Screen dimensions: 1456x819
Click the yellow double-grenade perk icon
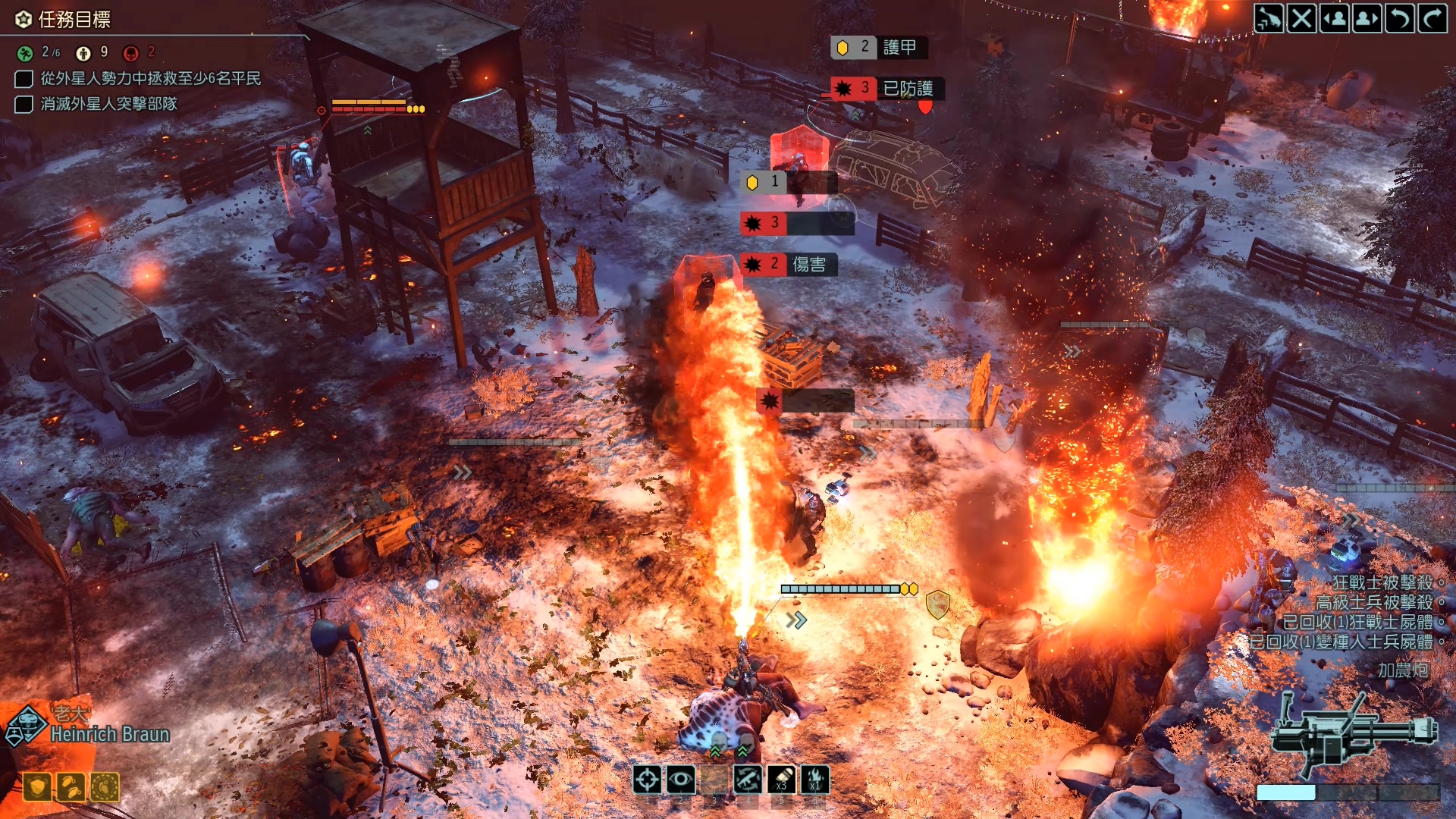(71, 787)
